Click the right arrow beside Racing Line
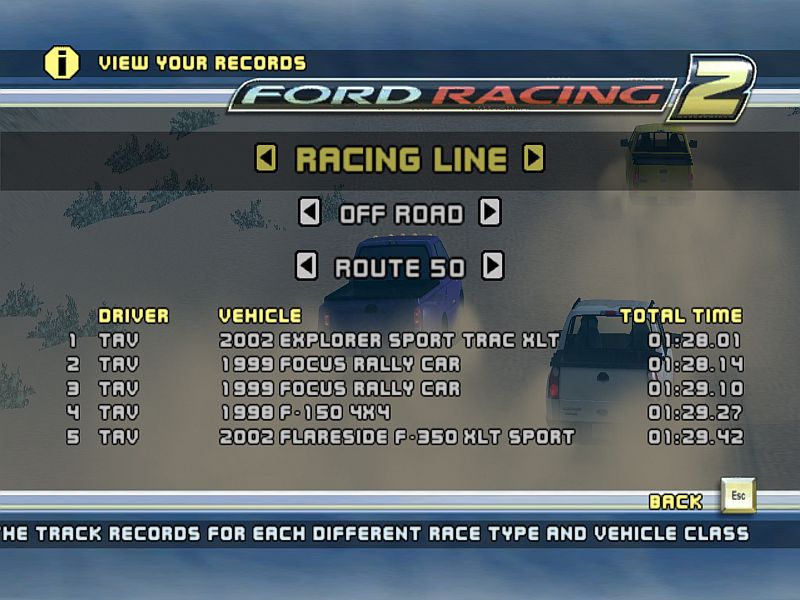This screenshot has width=800, height=600. [x=534, y=158]
